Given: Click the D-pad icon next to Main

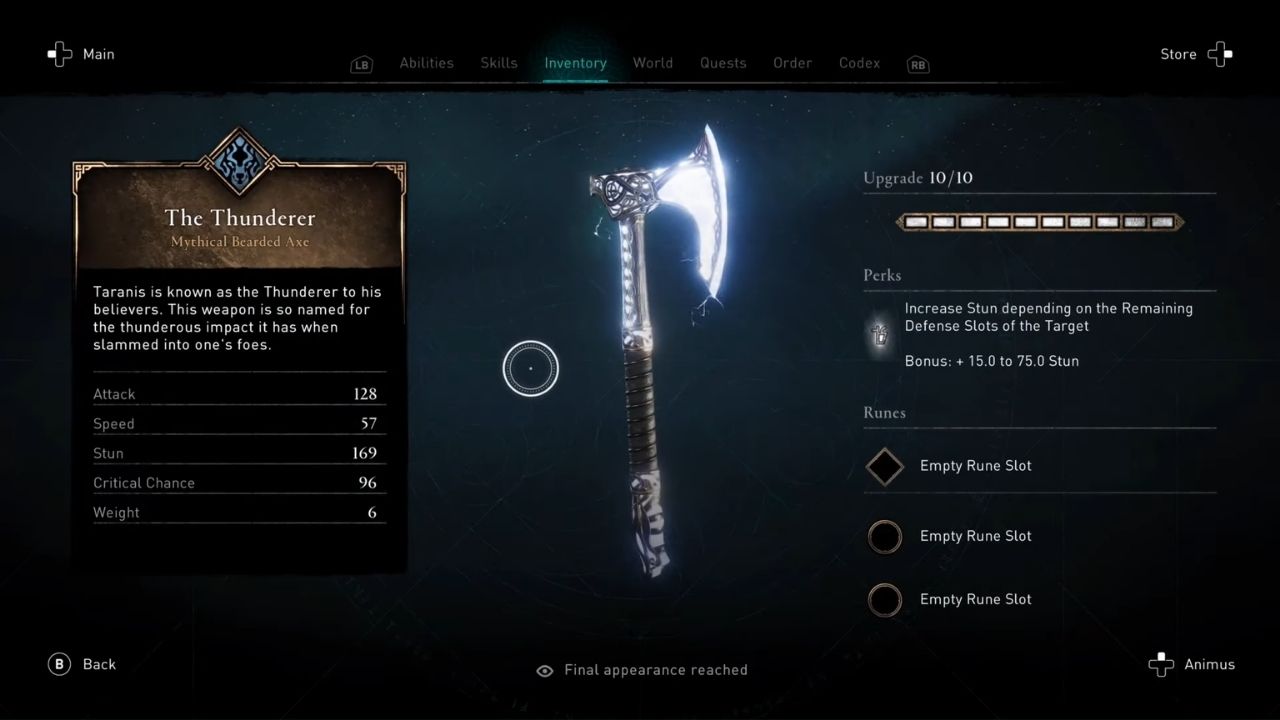Looking at the screenshot, I should (x=59, y=54).
